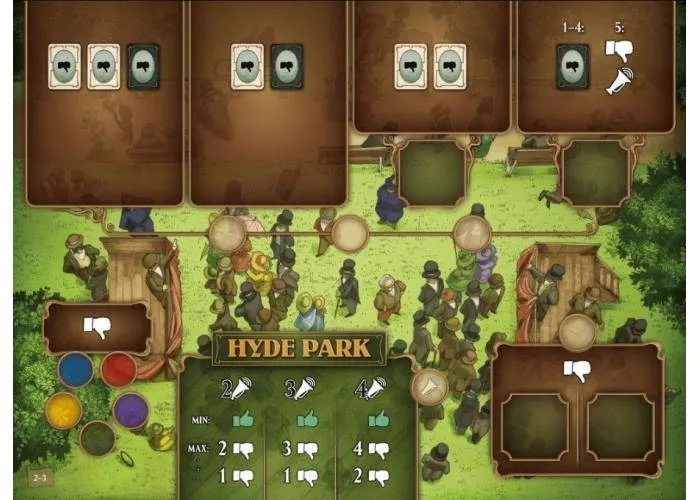Choose the 4-speaker column header
This screenshot has width=700, height=500.
click(x=372, y=389)
